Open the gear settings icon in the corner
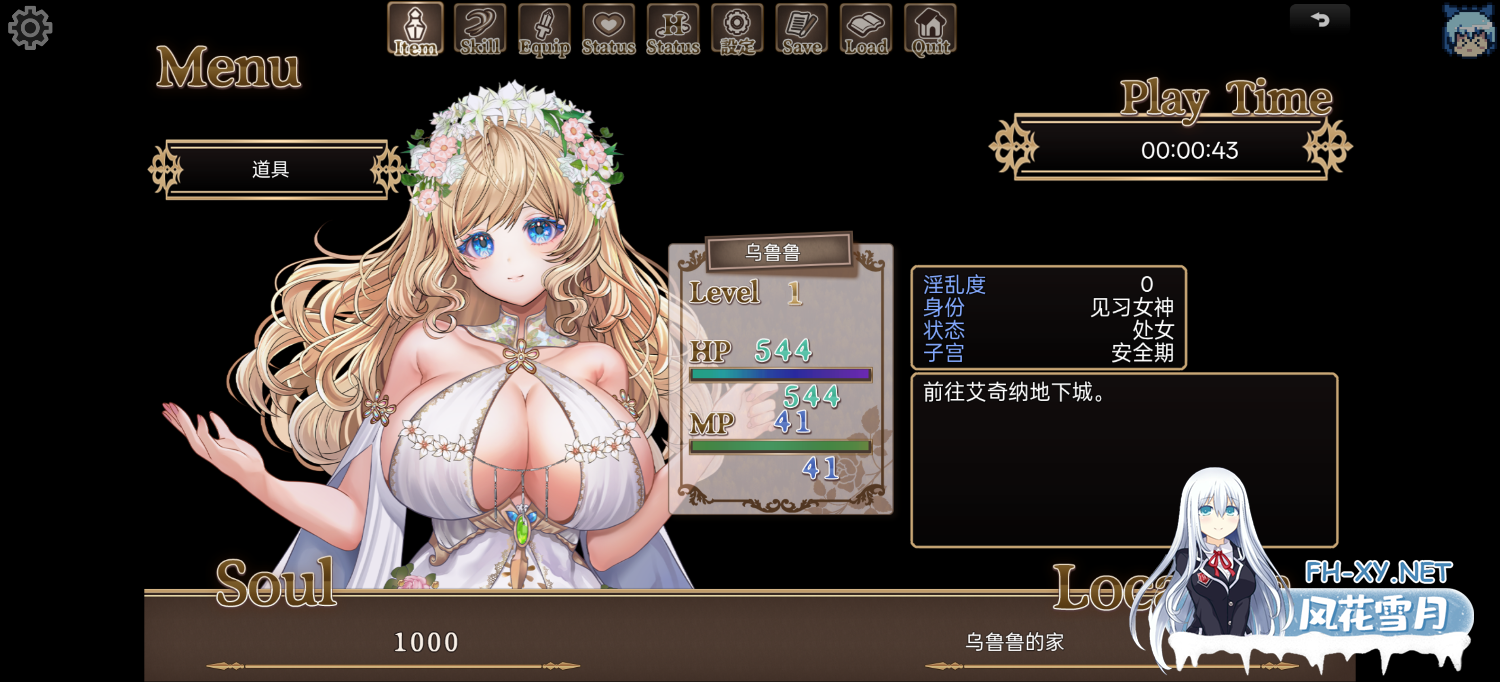 pyautogui.click(x=30, y=28)
